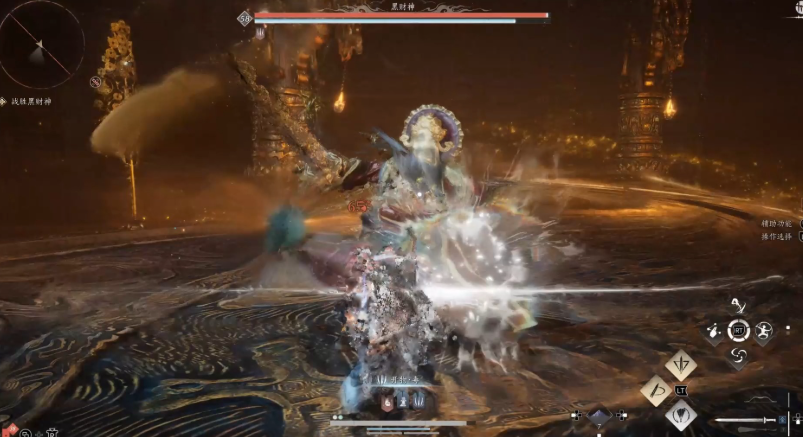Use the hand gesture mystic art icon
The image size is (803, 437).
click(714, 330)
